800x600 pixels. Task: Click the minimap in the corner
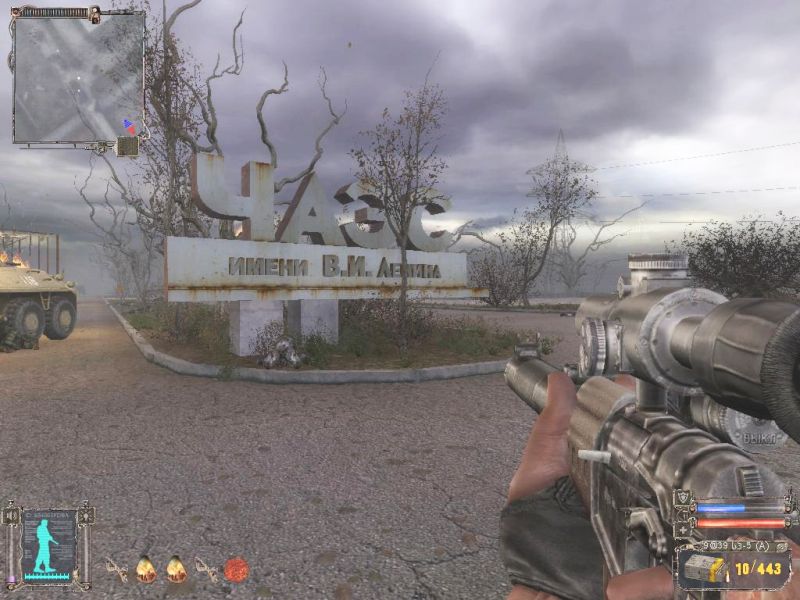pos(78,76)
